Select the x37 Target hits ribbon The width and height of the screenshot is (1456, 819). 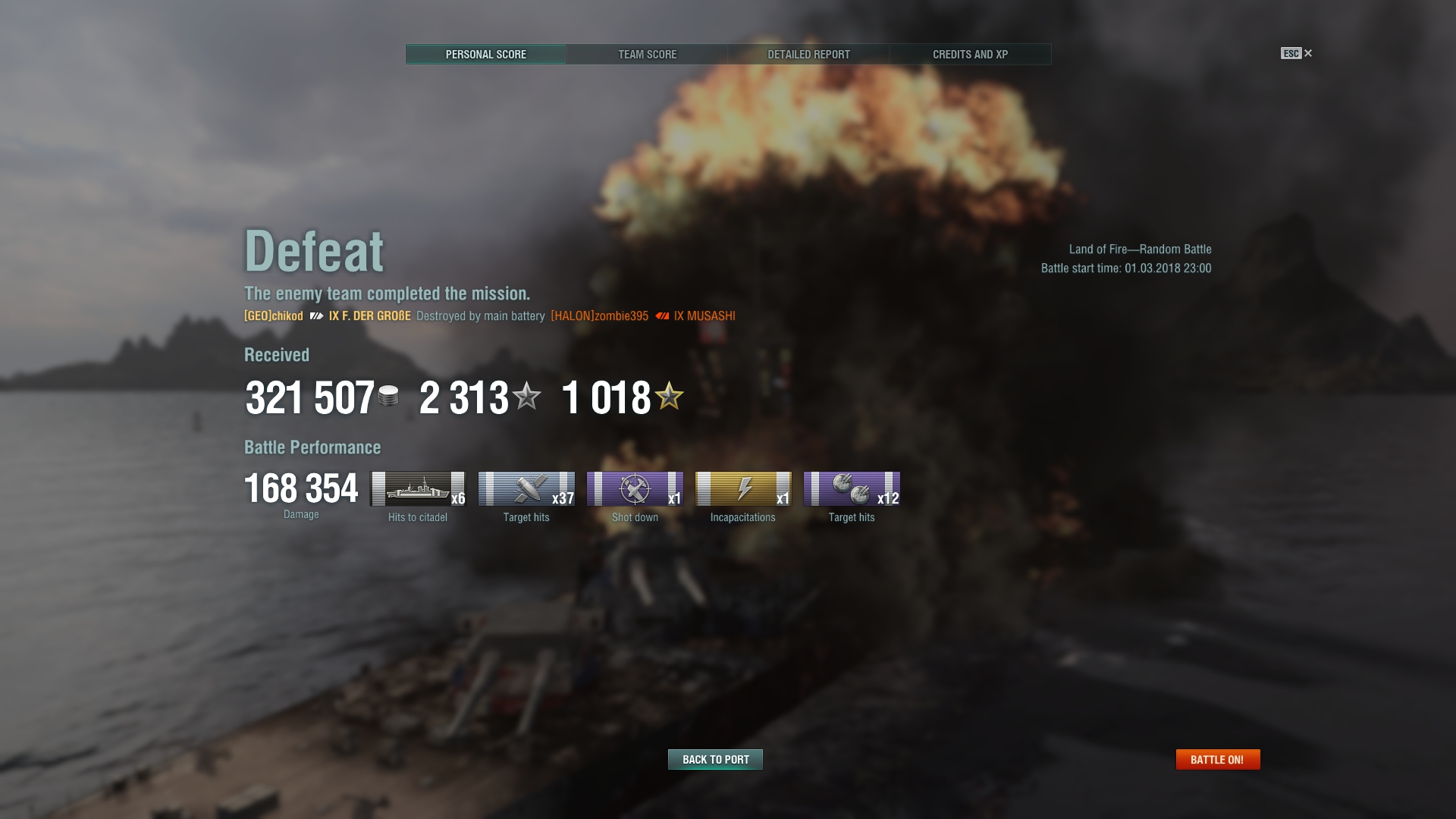[x=526, y=489]
